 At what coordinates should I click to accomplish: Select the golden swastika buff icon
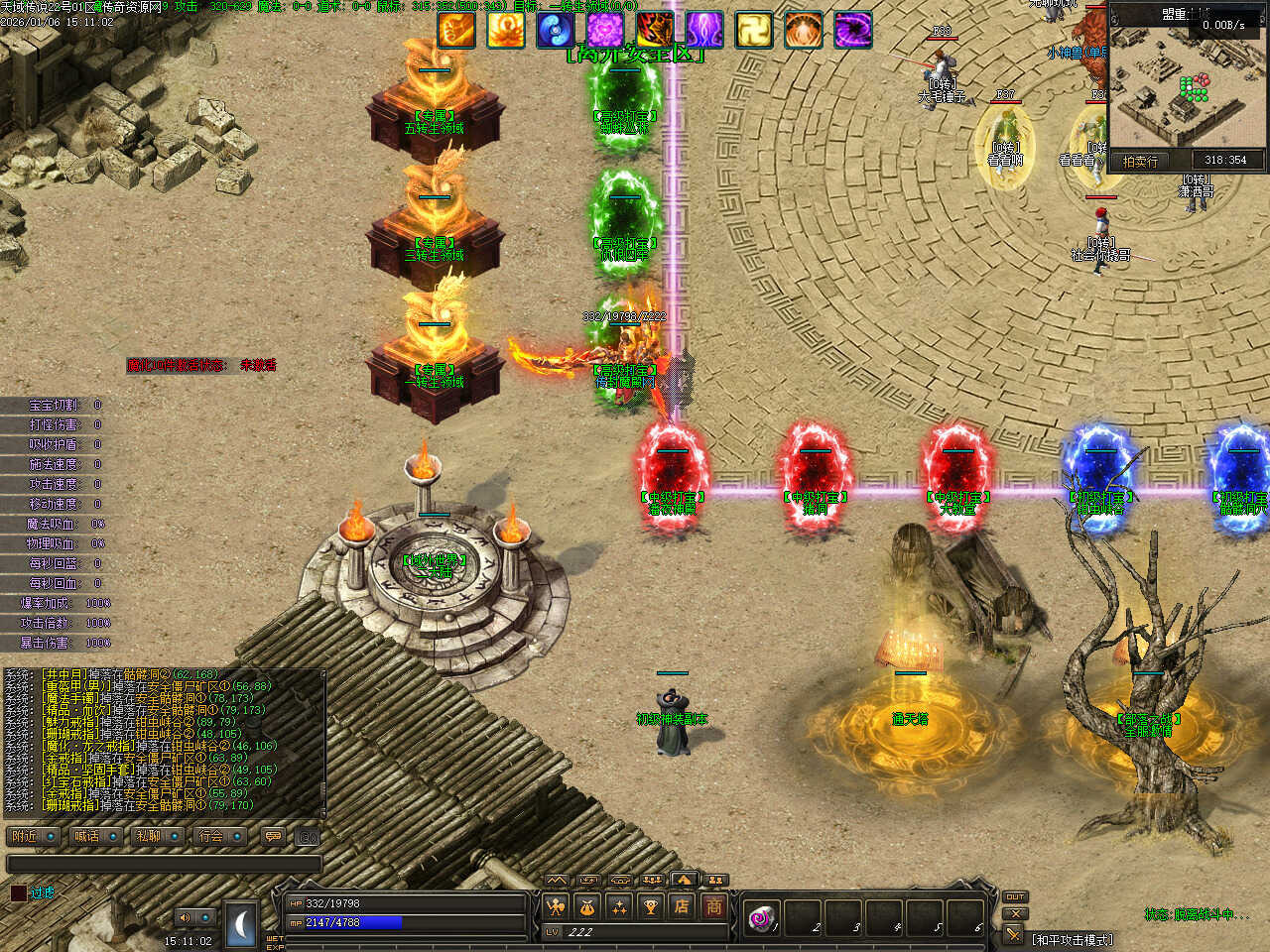click(753, 30)
